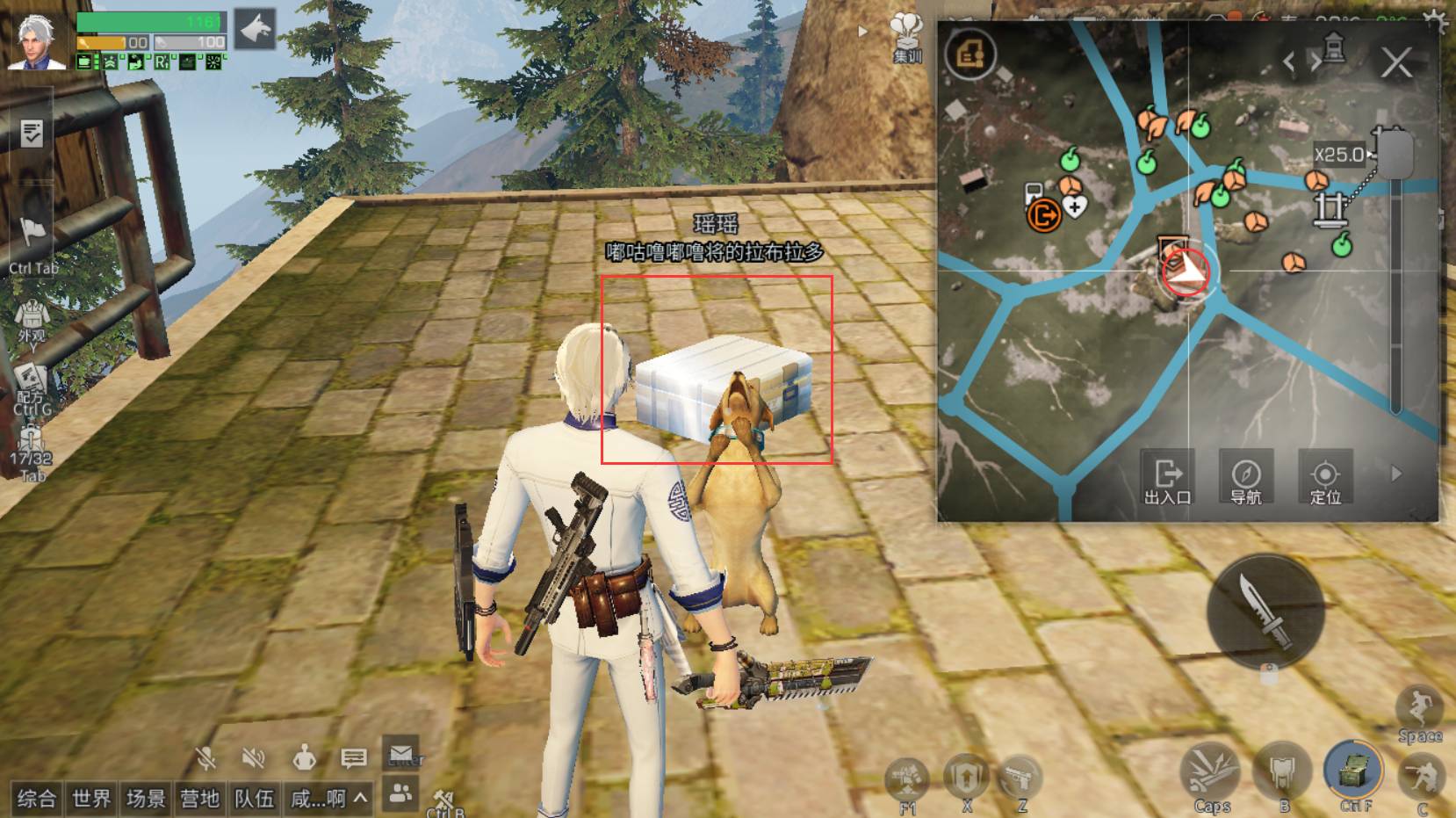1456x818 pixels.
Task: Close the expanded map panel
Action: tap(1395, 63)
